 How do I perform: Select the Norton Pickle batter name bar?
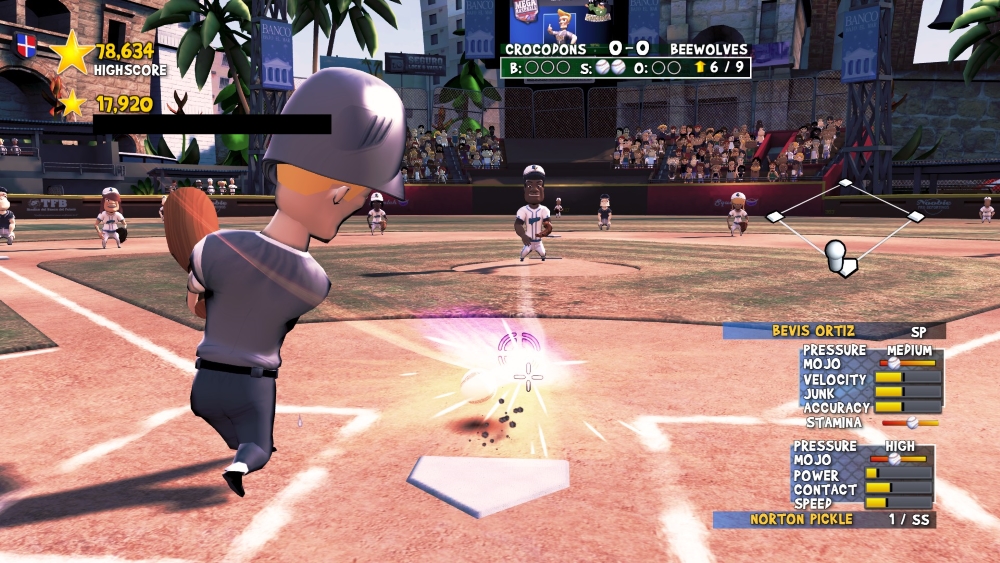tap(823, 520)
